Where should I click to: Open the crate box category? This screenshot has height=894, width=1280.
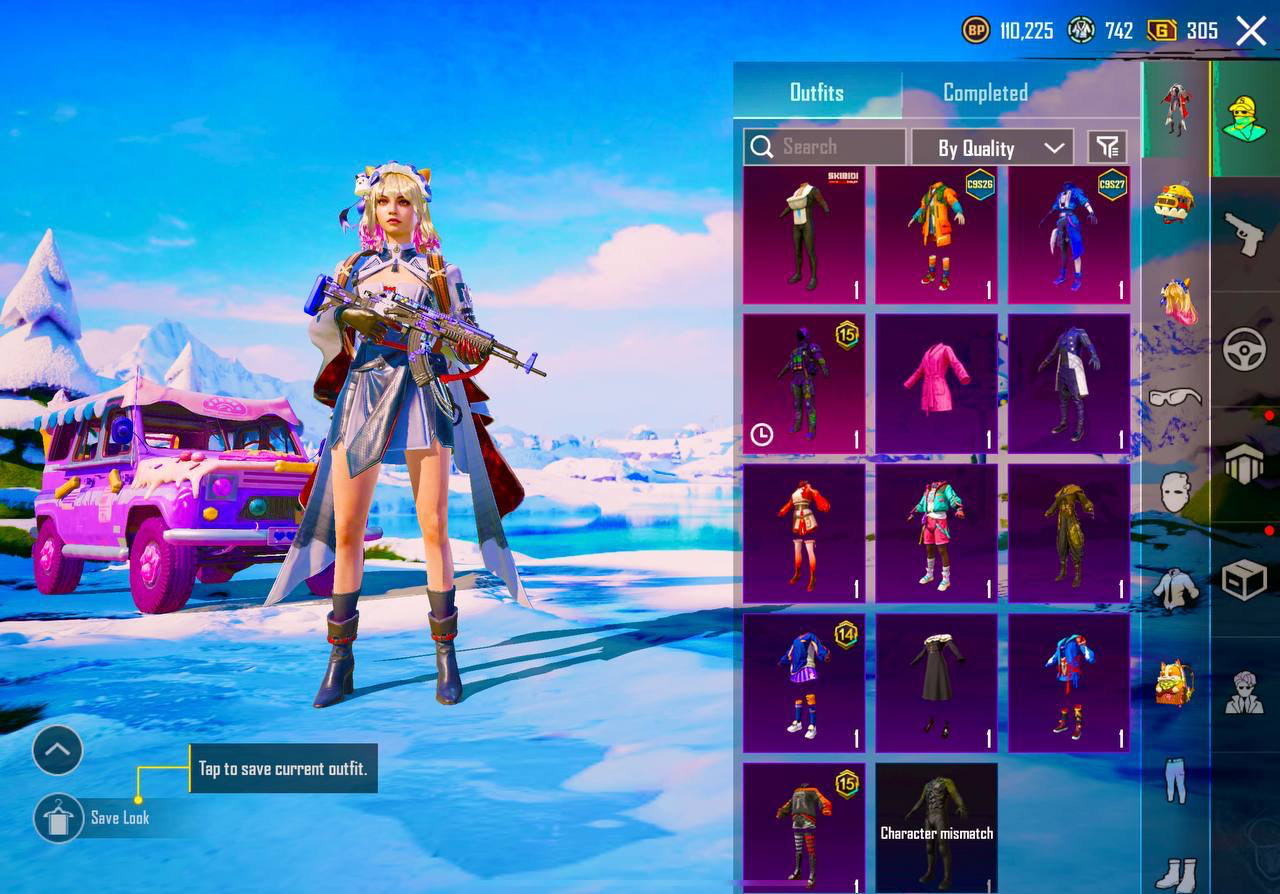pos(1245,579)
